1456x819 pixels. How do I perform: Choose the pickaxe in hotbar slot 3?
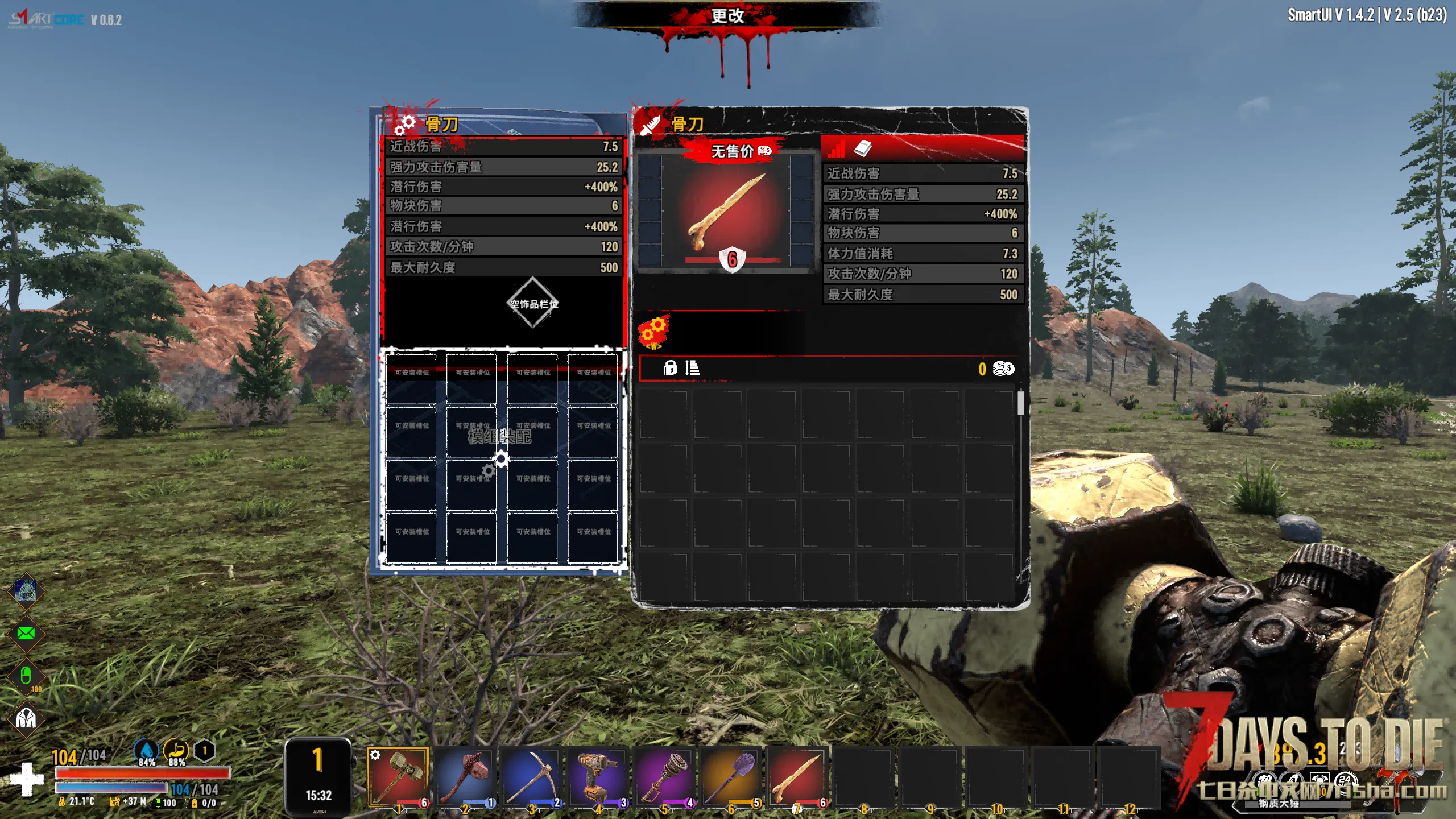[531, 776]
